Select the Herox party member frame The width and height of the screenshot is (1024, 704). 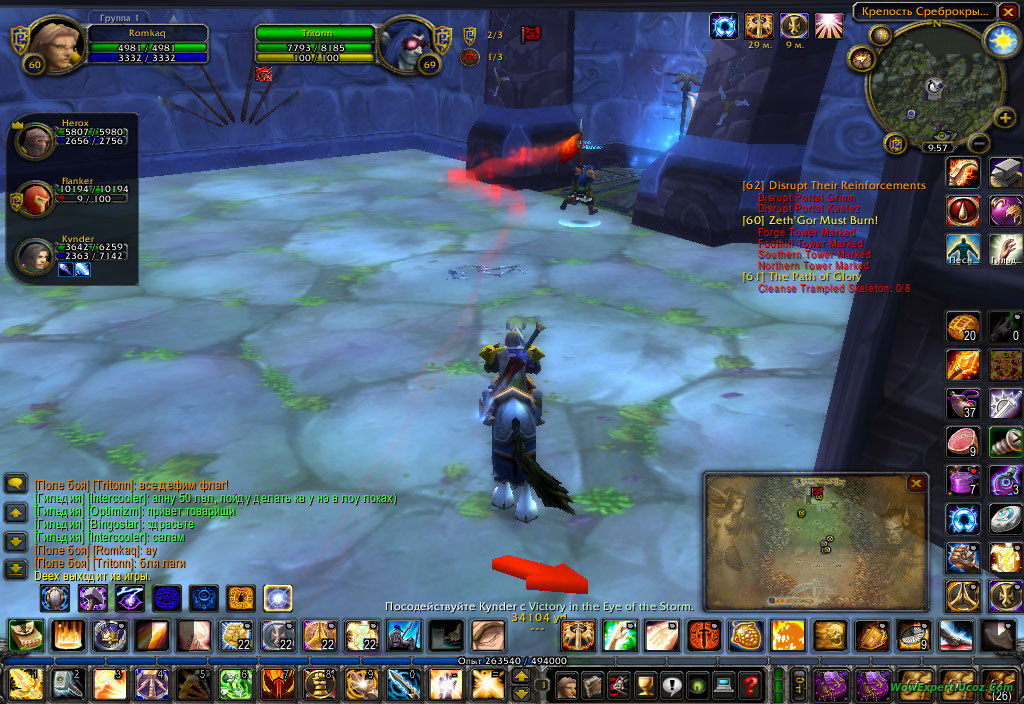coord(36,142)
